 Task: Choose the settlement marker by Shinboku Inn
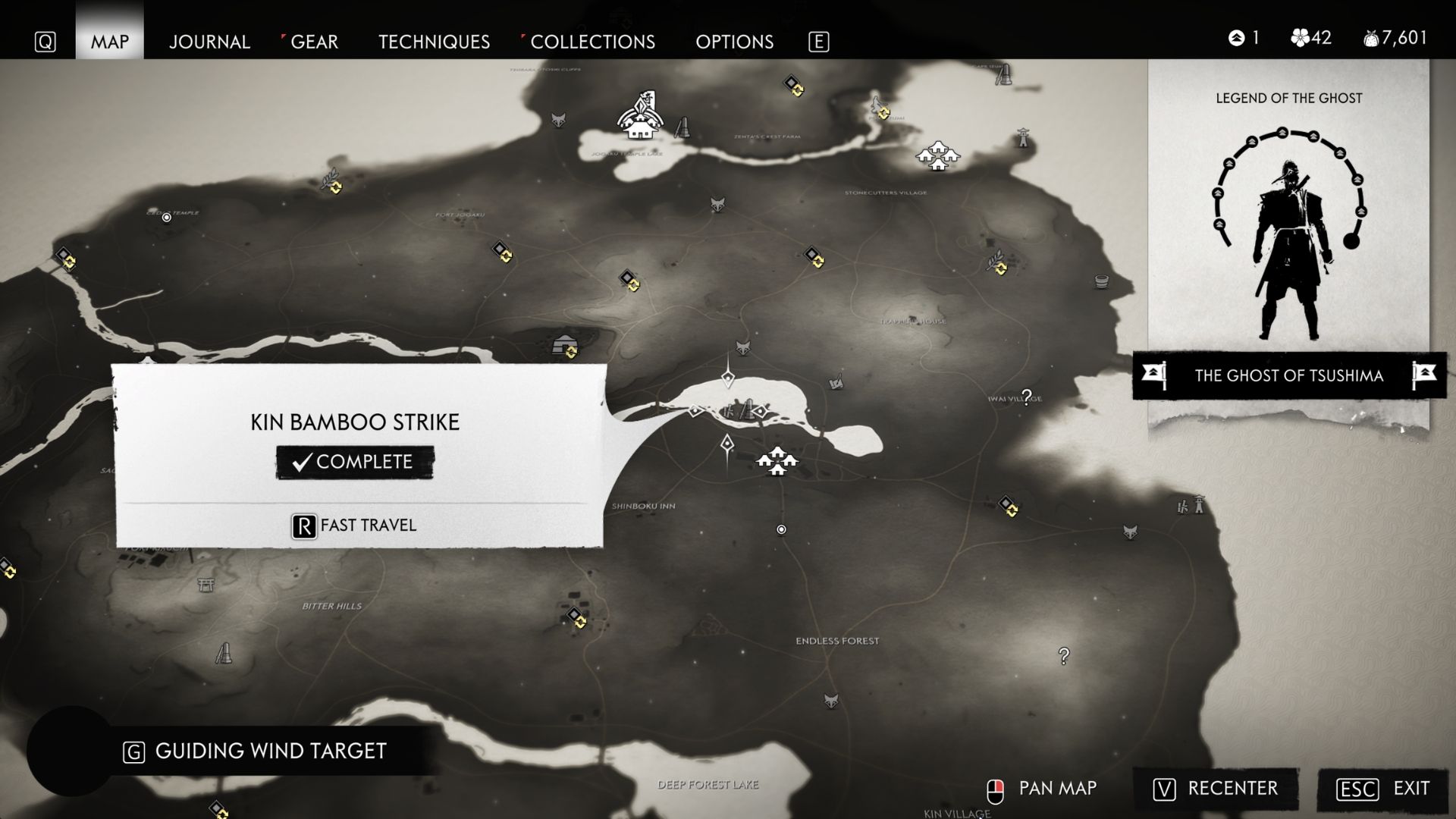coord(777,460)
